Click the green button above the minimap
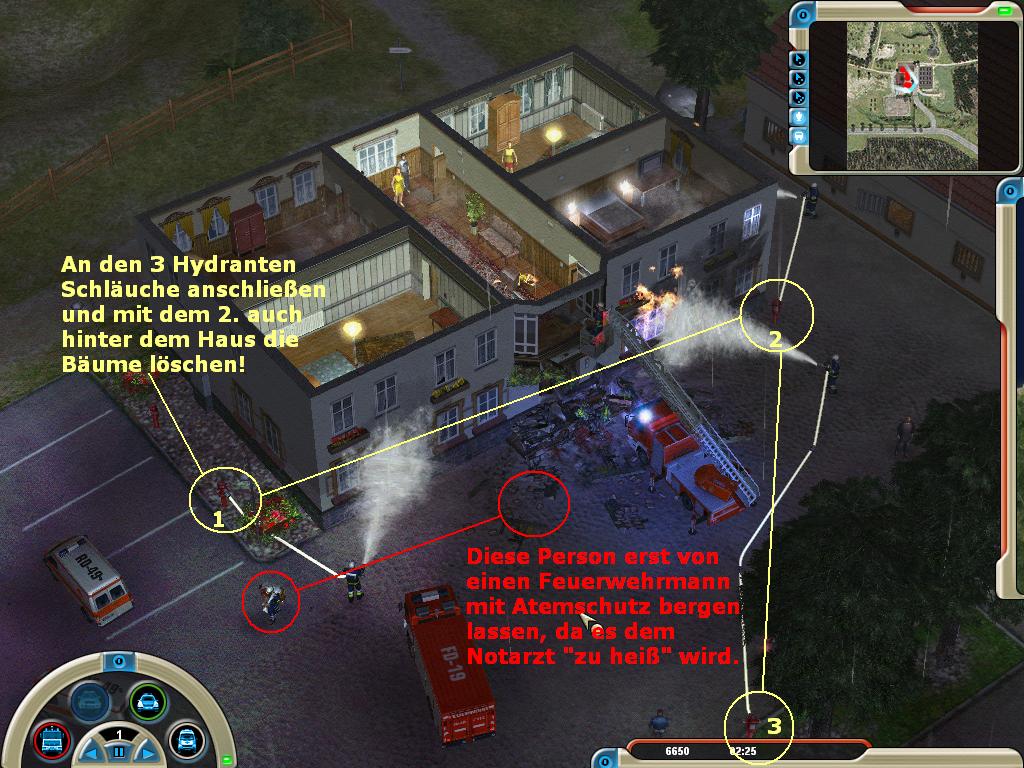 (1003, 11)
